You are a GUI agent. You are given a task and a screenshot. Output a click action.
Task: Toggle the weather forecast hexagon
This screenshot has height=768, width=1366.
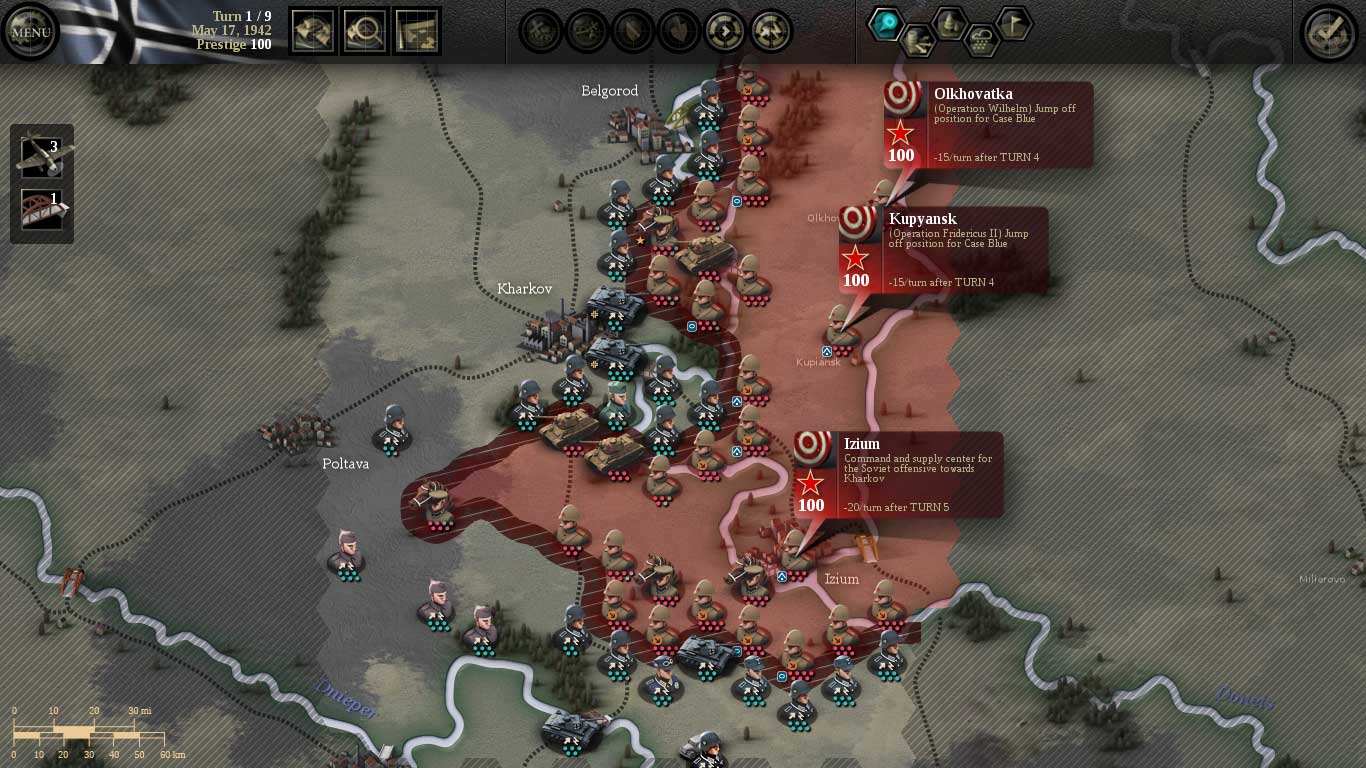tap(982, 42)
